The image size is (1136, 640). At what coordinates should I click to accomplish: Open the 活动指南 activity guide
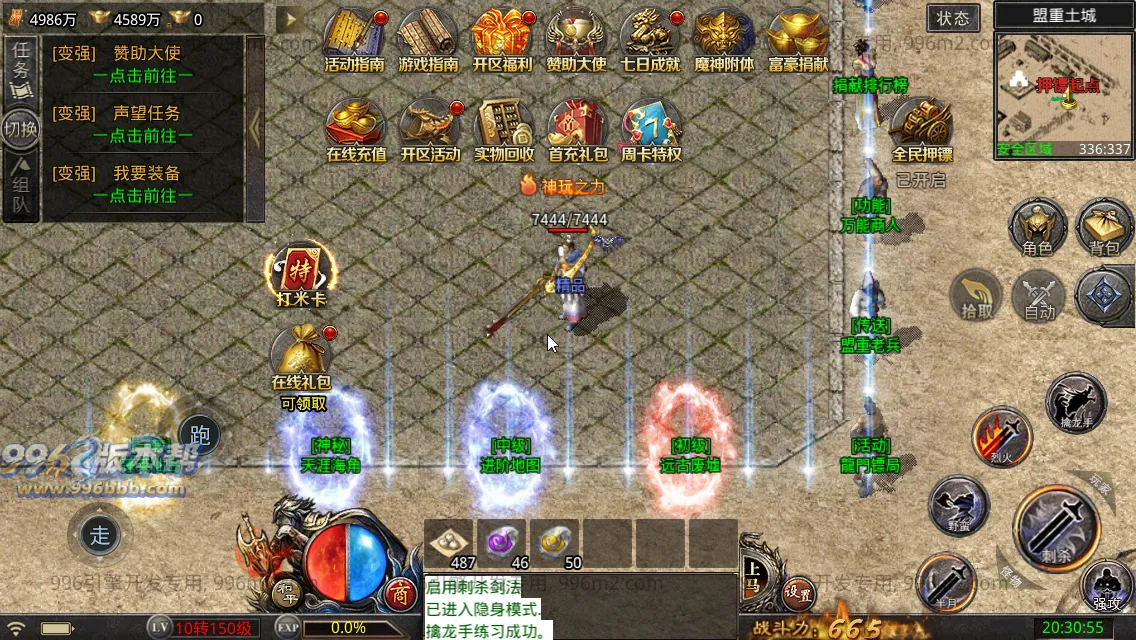click(355, 38)
